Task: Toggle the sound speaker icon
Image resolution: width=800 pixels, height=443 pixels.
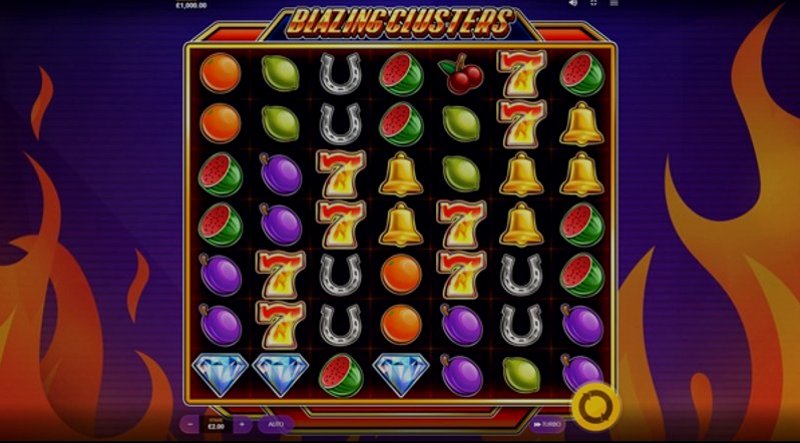Action: 572,3
